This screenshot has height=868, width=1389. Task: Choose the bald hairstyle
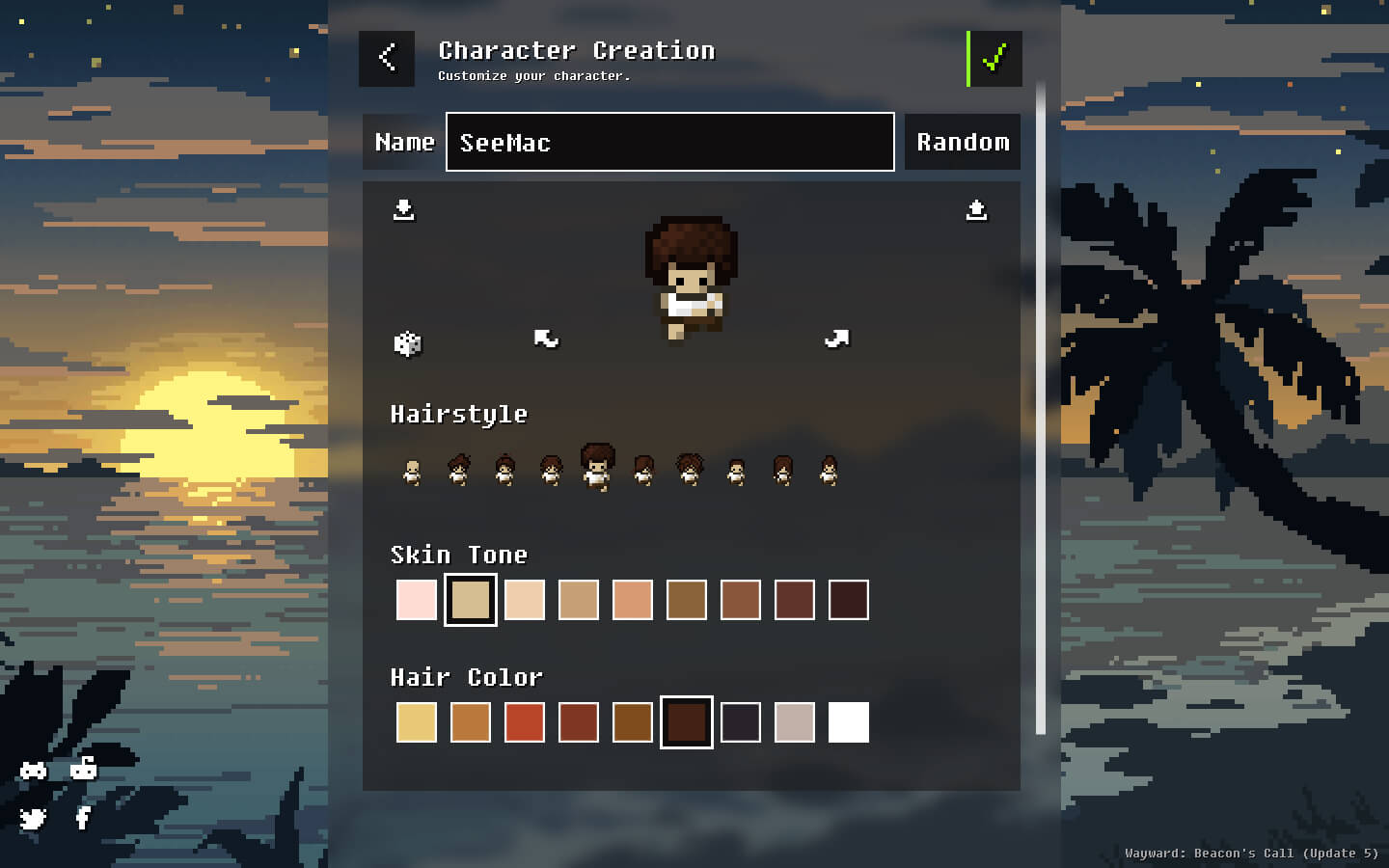[412, 472]
